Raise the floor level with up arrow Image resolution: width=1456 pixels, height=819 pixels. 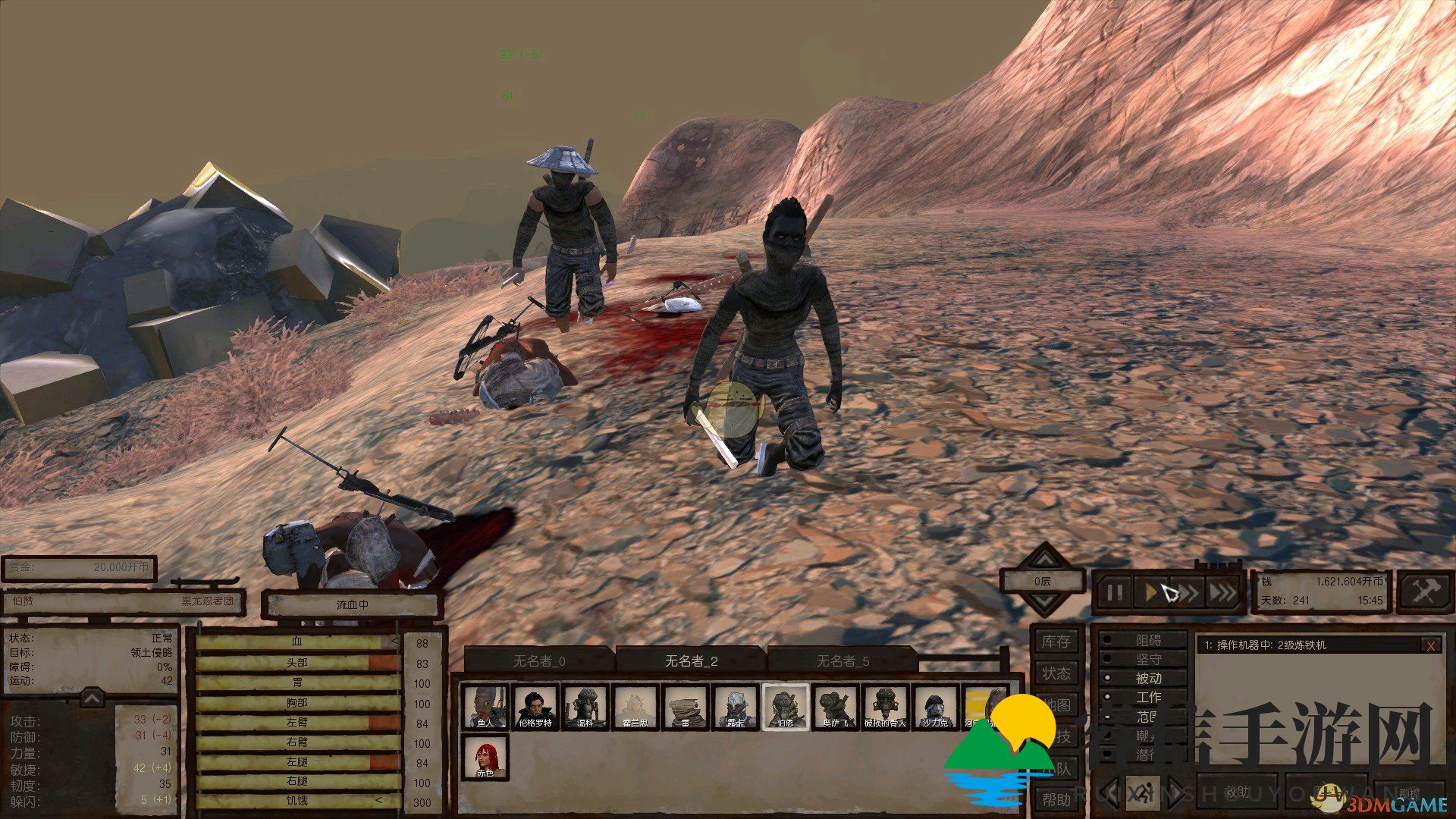point(1044,559)
